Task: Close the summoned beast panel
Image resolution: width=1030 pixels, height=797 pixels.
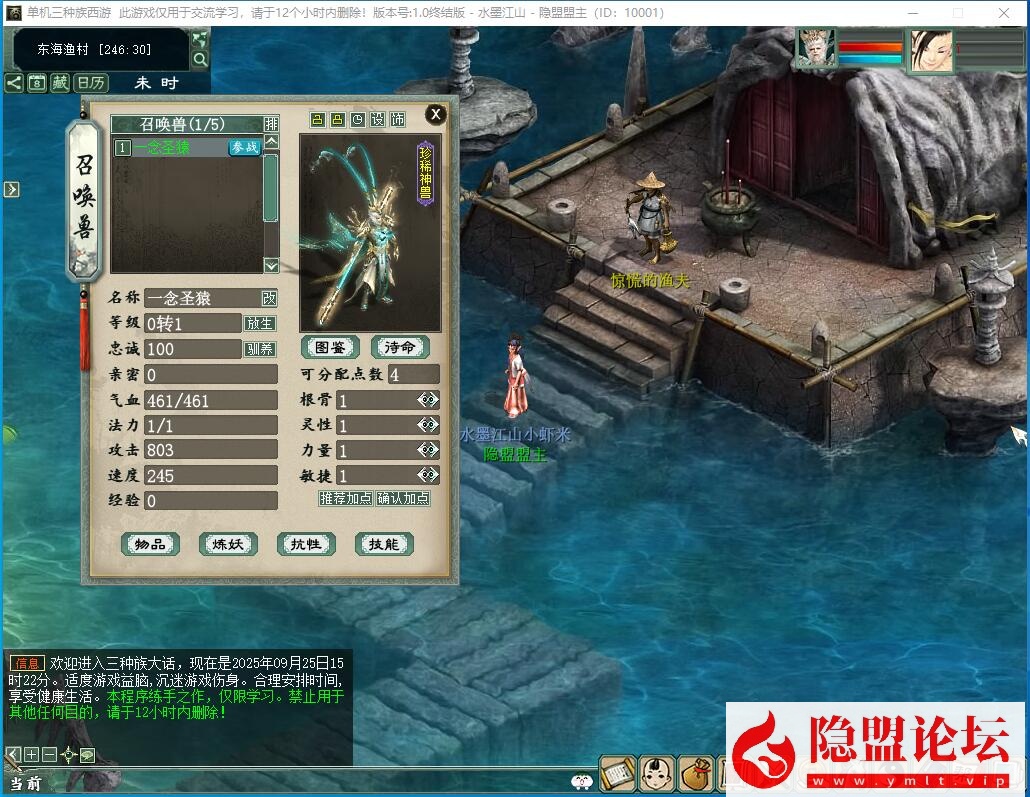Action: [435, 114]
